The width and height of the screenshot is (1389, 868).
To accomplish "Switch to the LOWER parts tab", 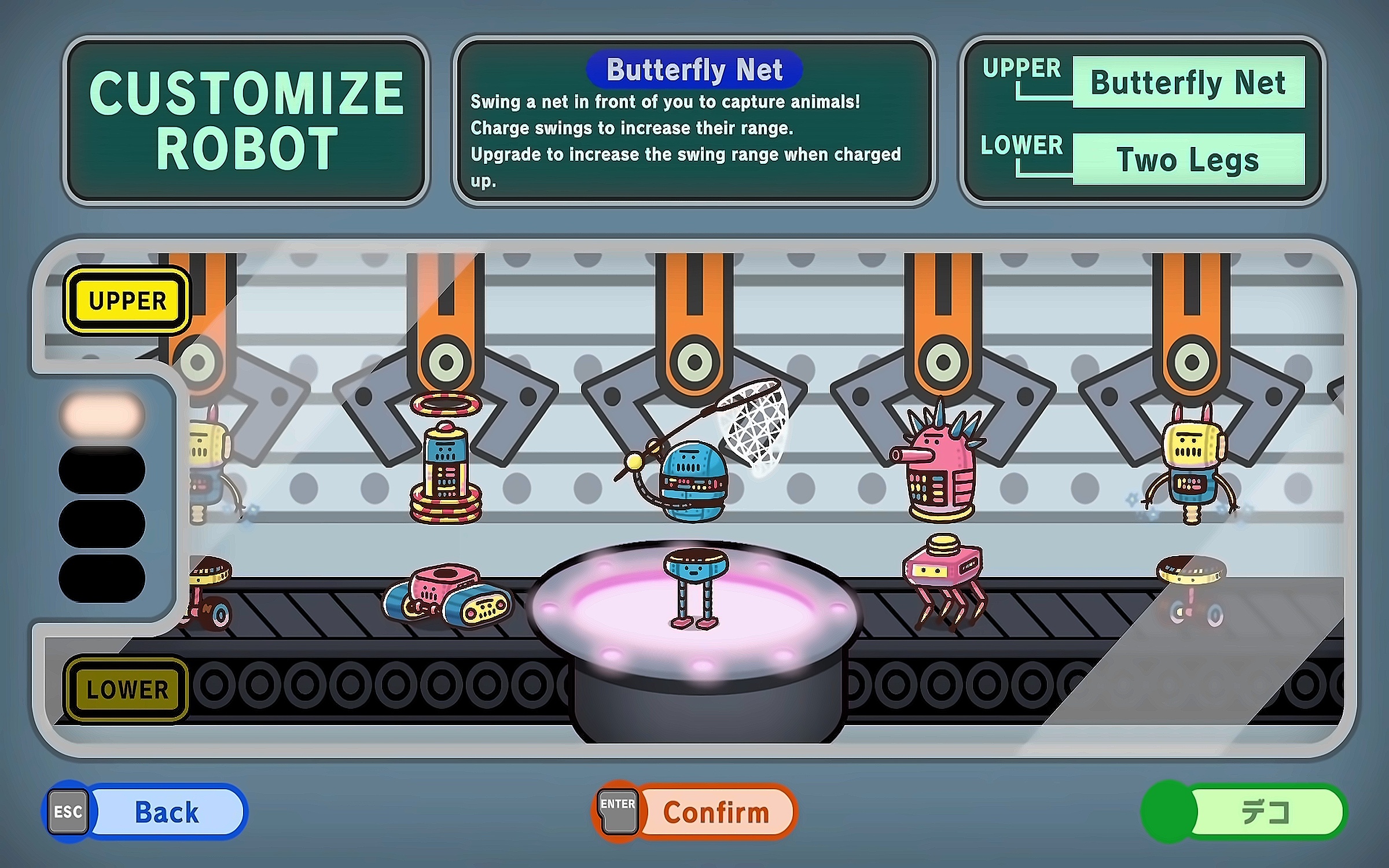I will pos(127,689).
